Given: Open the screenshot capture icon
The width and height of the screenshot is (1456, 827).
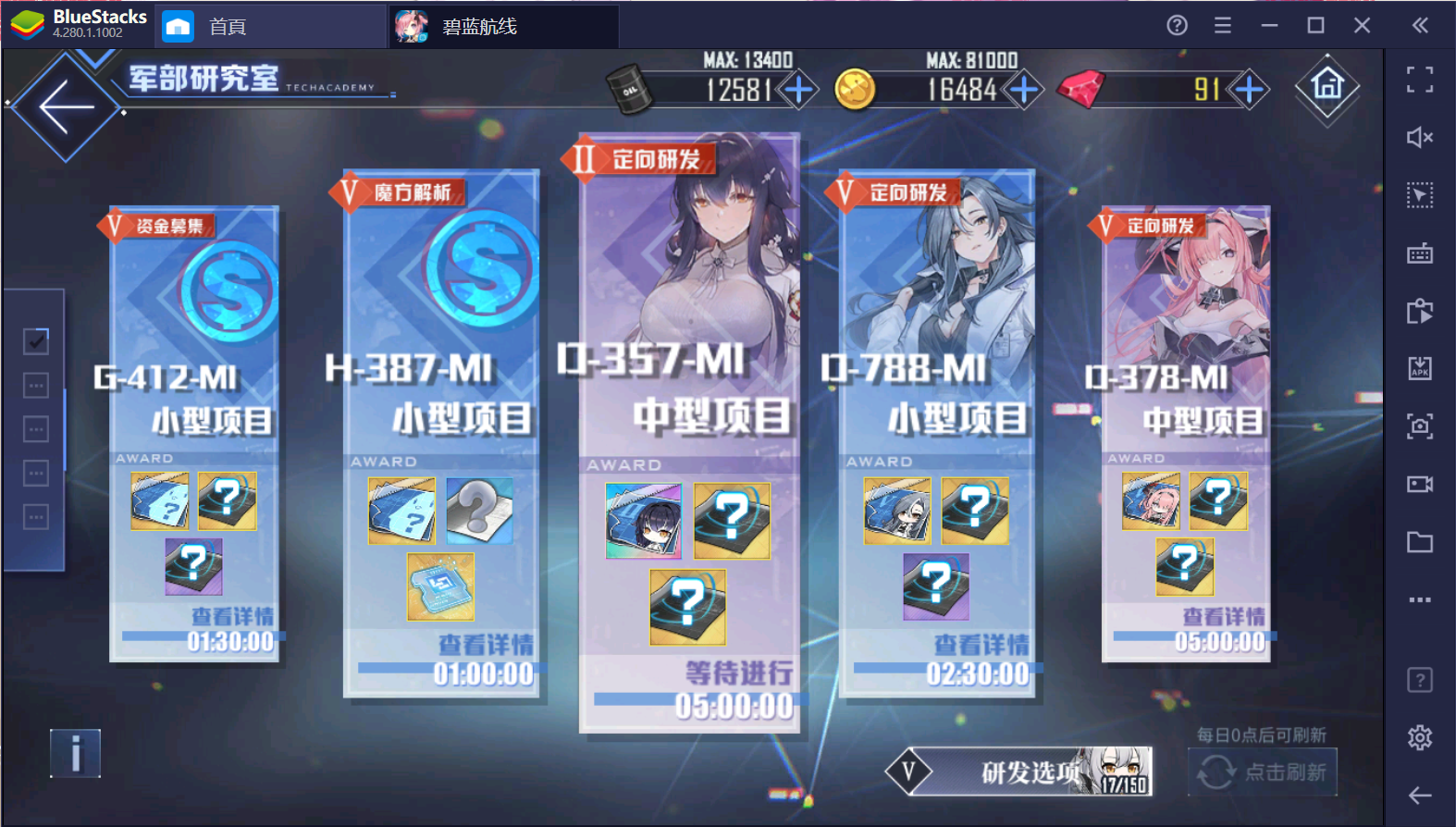Looking at the screenshot, I should (1420, 427).
